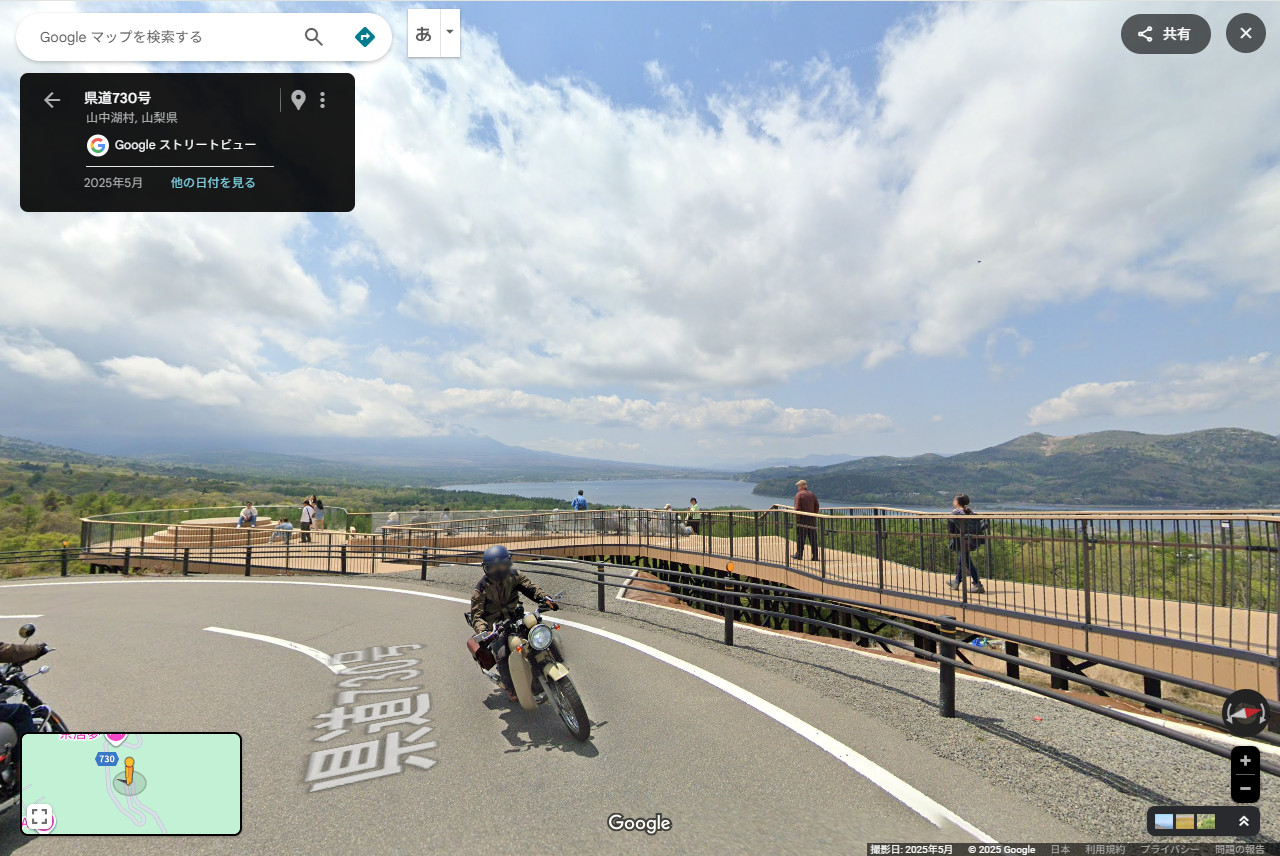Zoom out with the minus button
The width and height of the screenshot is (1280, 856).
[x=1245, y=788]
